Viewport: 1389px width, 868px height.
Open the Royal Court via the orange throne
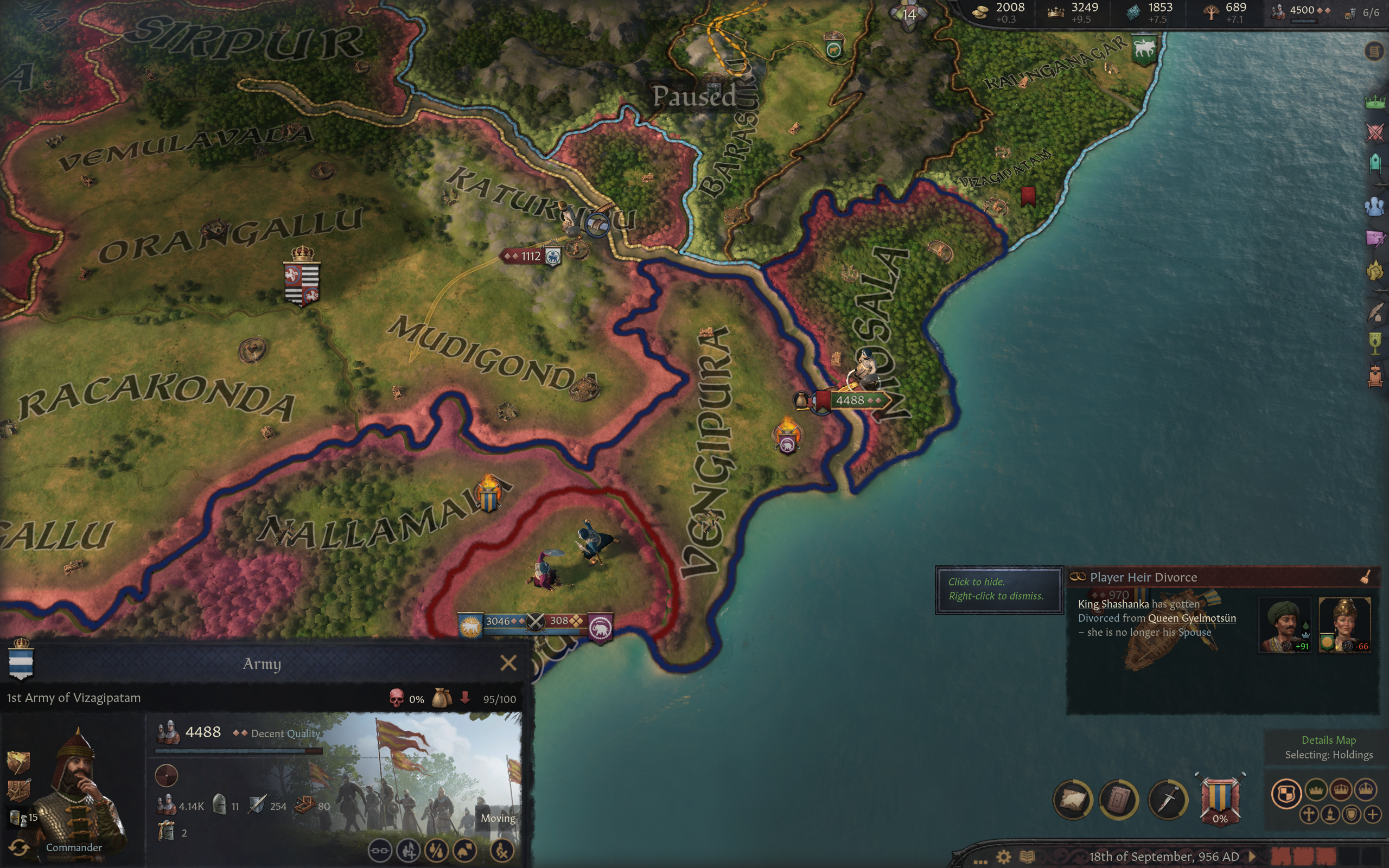click(1375, 376)
